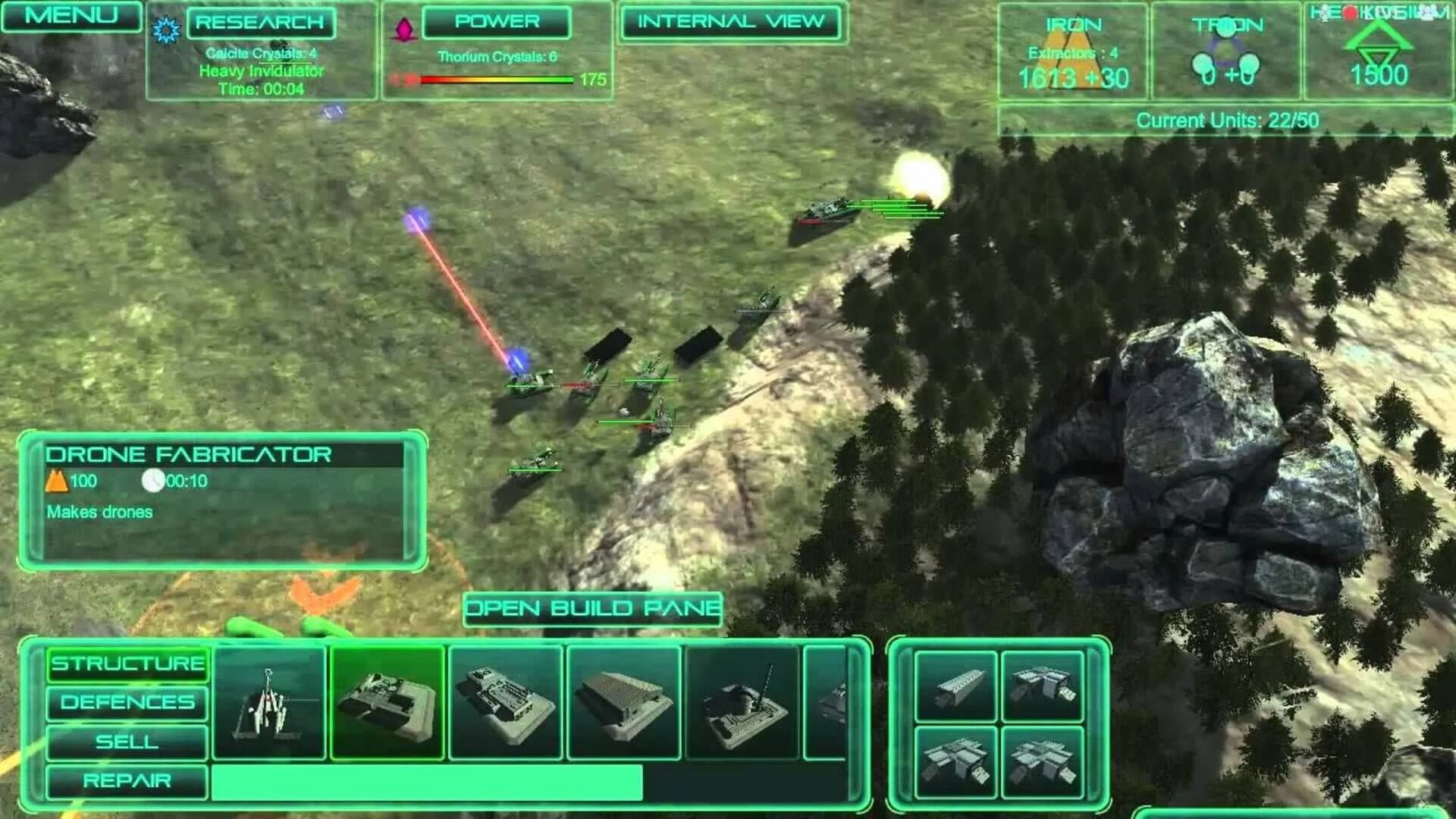Switch to the Defences tab
The height and width of the screenshot is (819, 1456).
click(x=127, y=701)
